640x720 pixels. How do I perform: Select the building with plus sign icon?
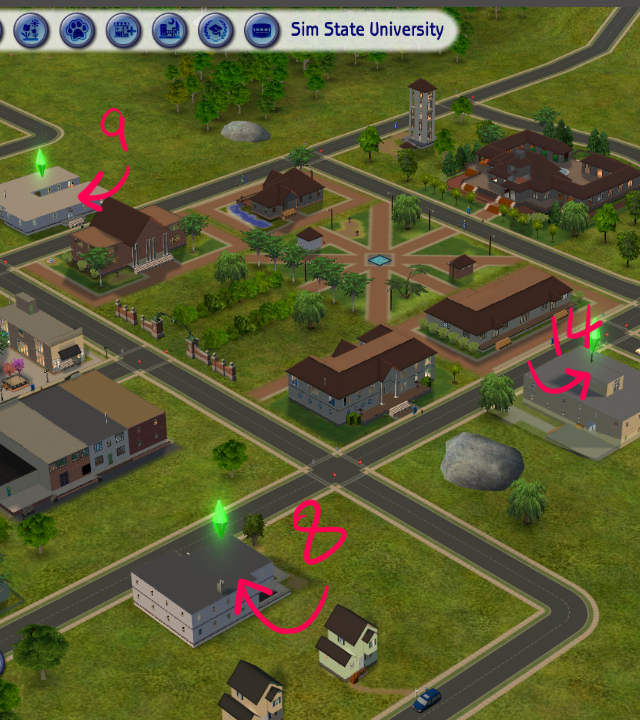pos(123,30)
